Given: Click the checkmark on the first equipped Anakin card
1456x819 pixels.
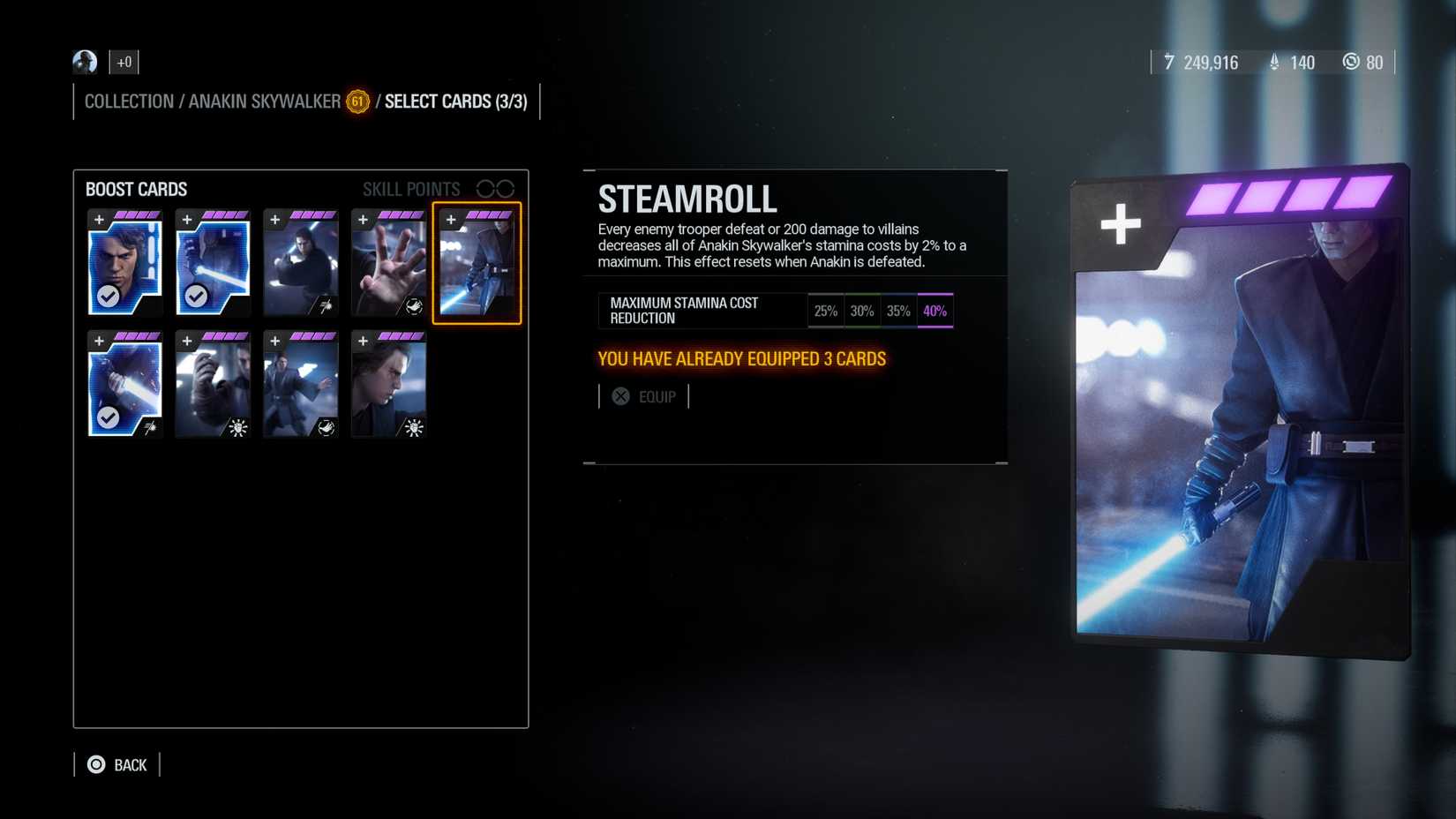Looking at the screenshot, I should click(108, 294).
